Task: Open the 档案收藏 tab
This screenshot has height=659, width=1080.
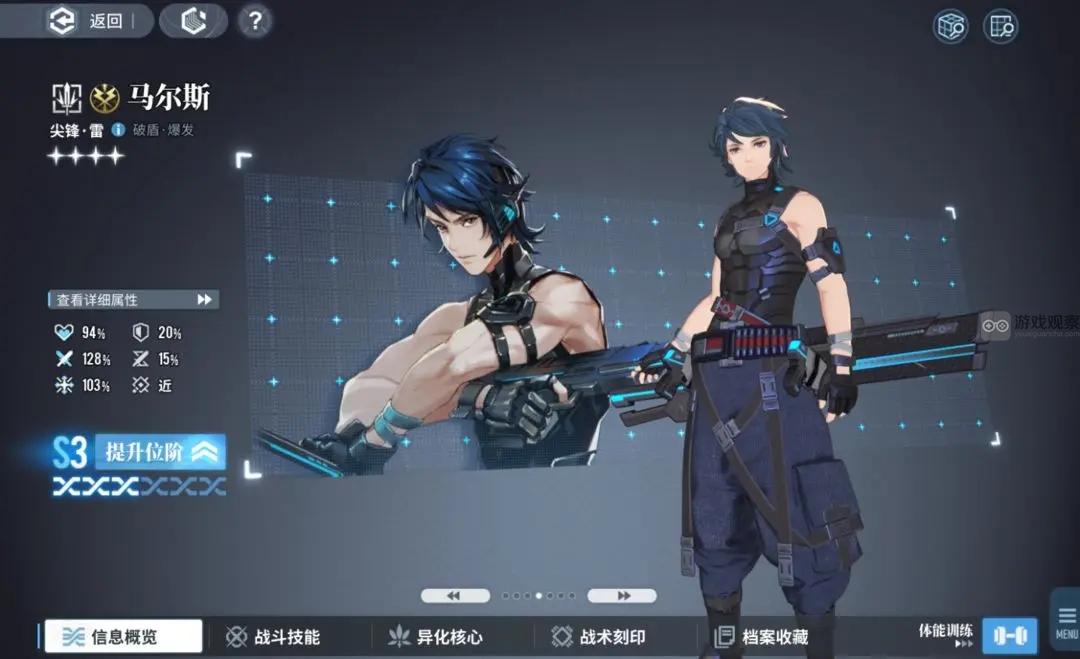Action: click(x=761, y=636)
